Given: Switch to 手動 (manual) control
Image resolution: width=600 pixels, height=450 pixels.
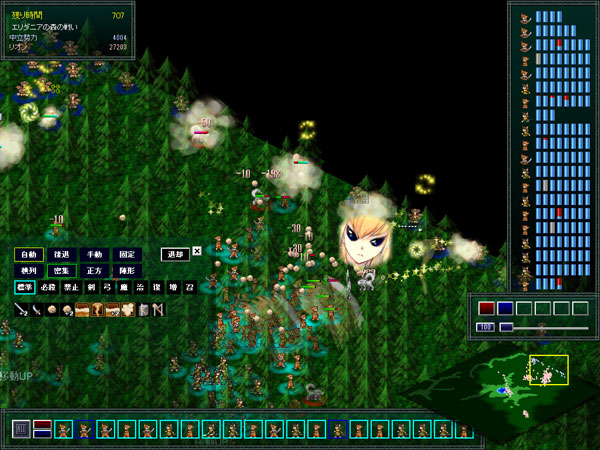Looking at the screenshot, I should click(x=93, y=254).
